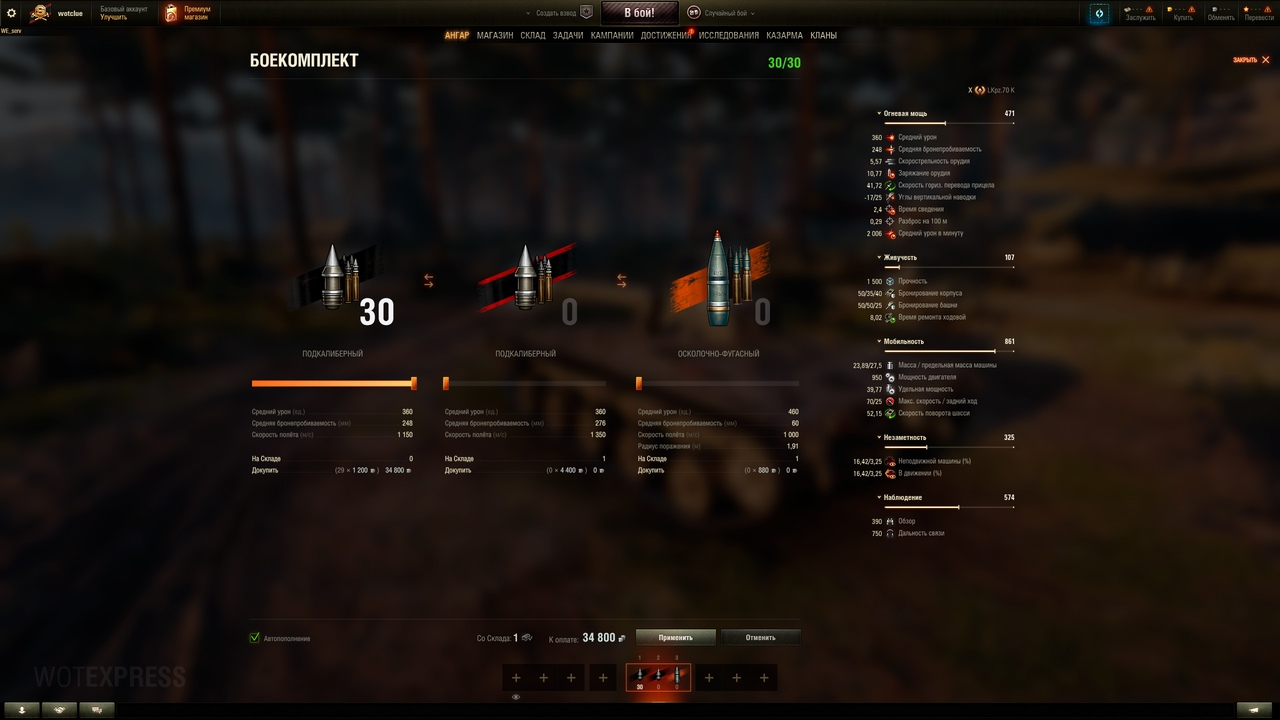Click the Купить gold option
This screenshot has width=1280, height=720.
point(1183,13)
